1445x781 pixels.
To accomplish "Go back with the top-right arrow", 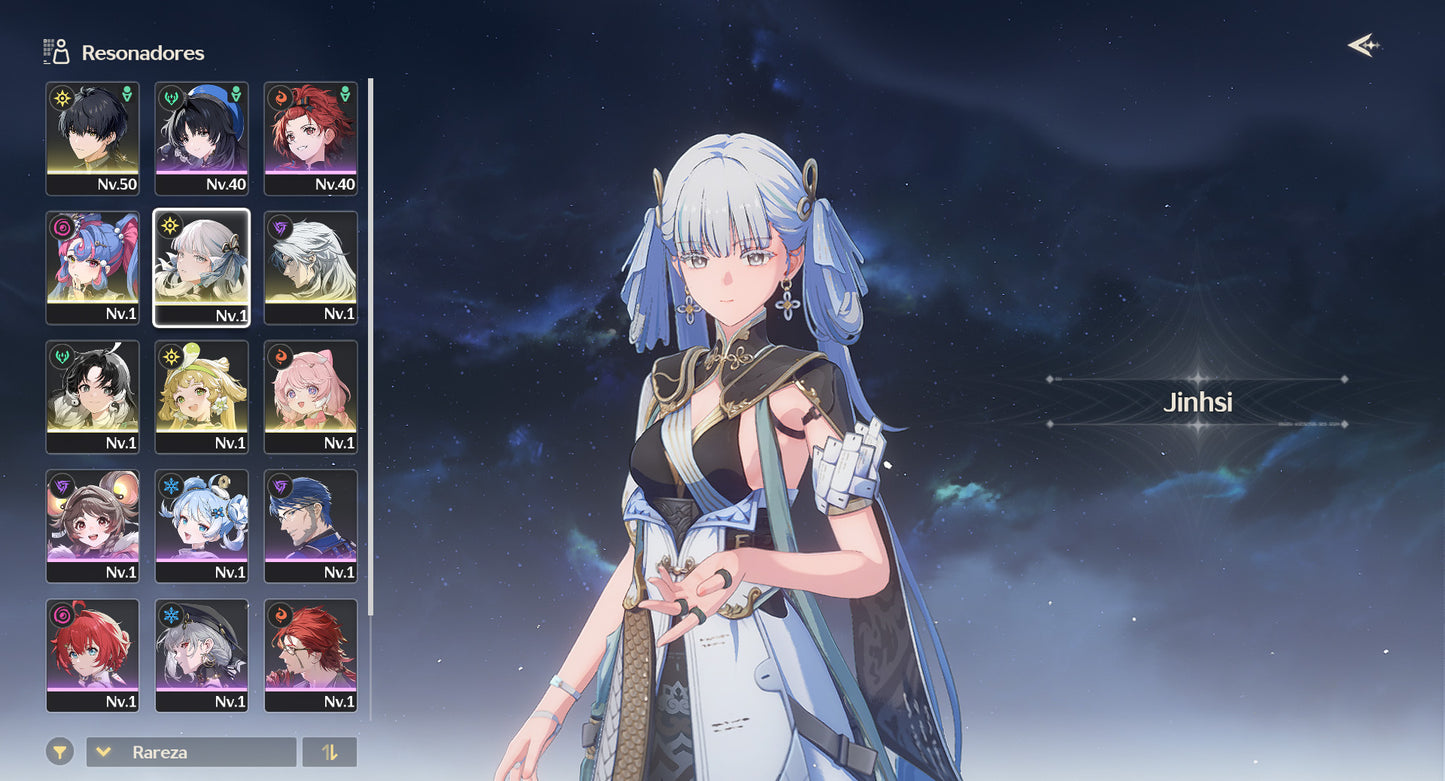I will pos(1362,46).
